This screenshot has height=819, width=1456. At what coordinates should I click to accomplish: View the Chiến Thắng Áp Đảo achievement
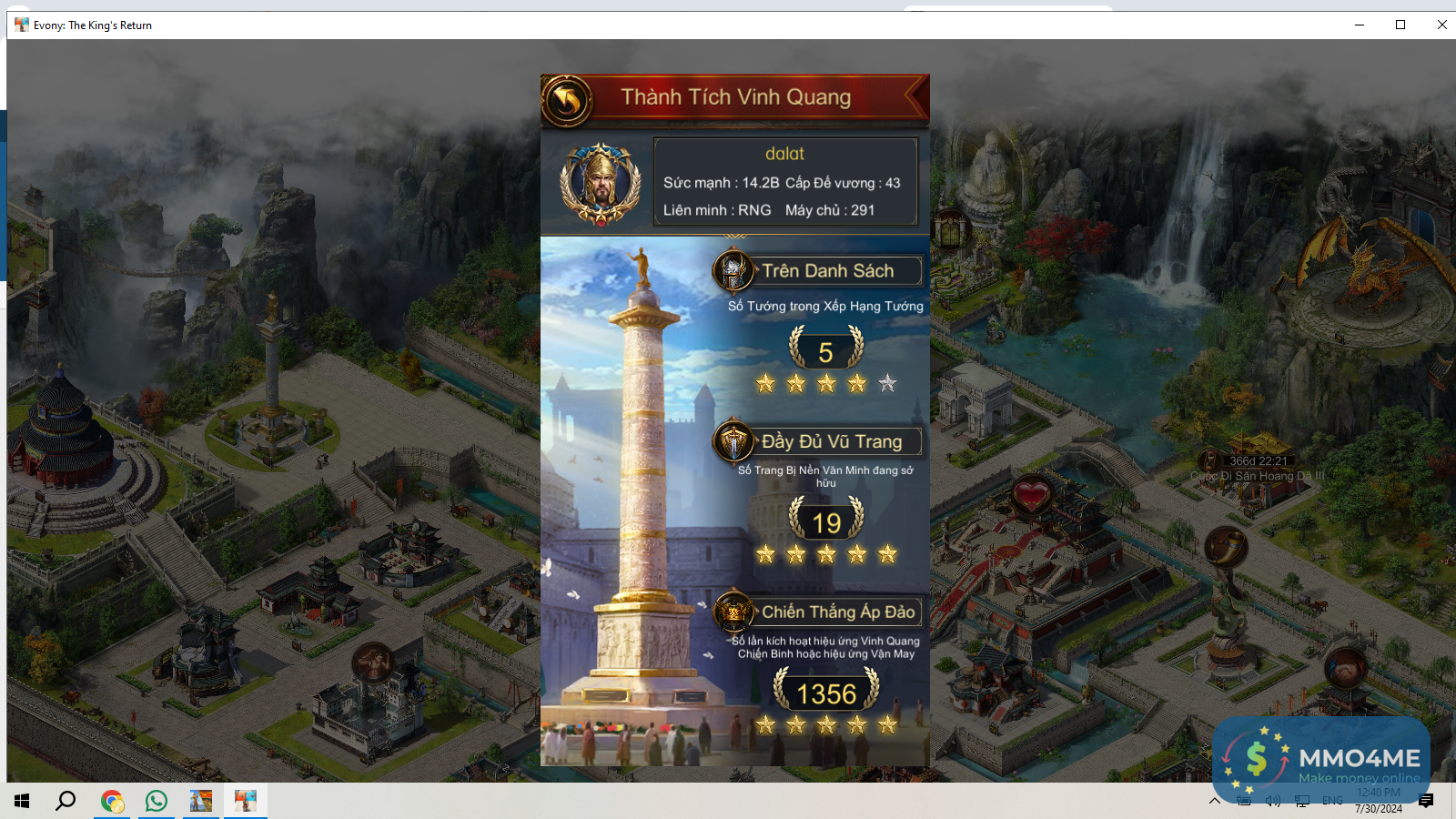coord(837,612)
